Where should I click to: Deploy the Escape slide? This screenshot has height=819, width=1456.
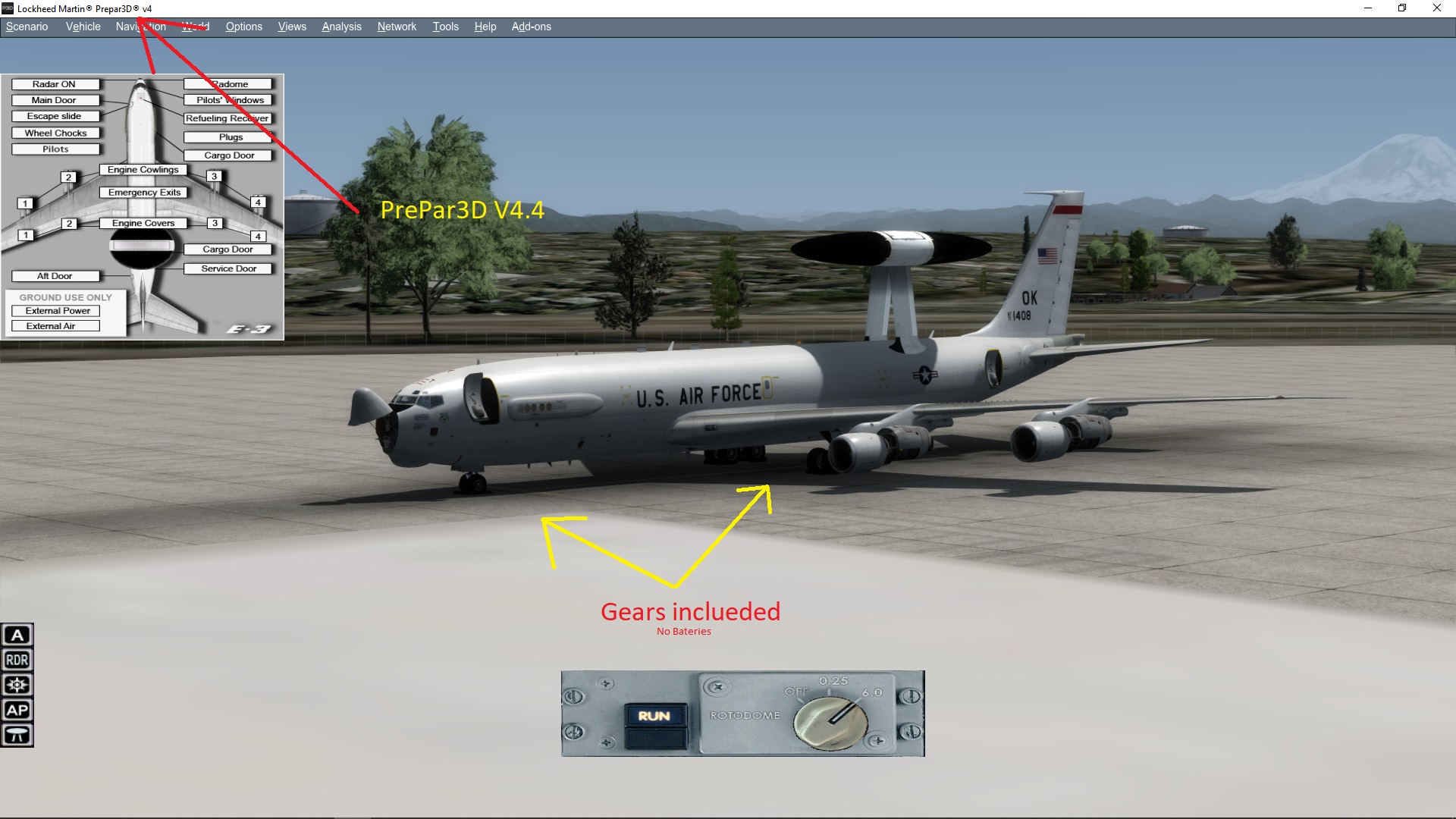(55, 116)
